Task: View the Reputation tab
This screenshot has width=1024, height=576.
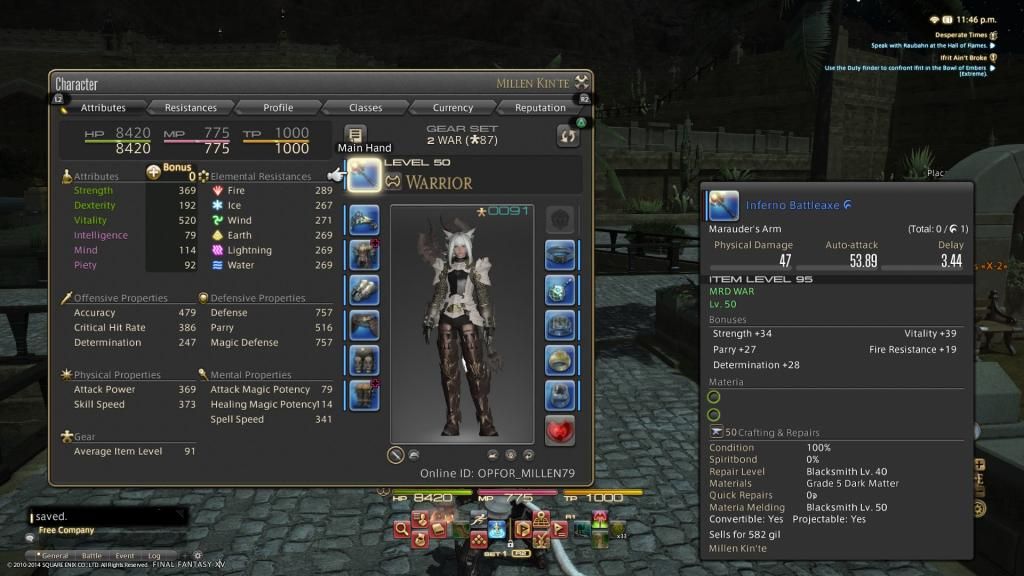Action: tap(540, 108)
